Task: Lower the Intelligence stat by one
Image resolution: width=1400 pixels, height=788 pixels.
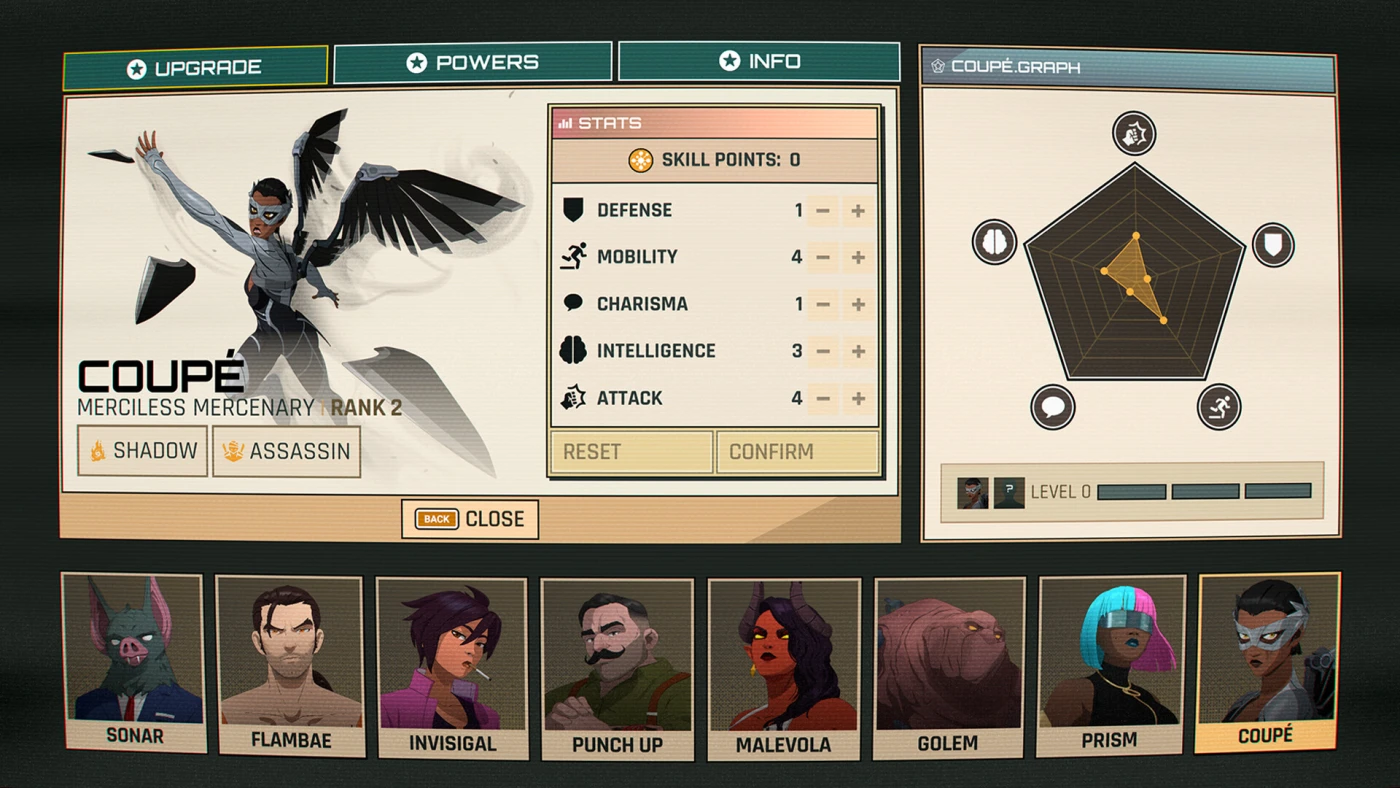Action: 823,352
